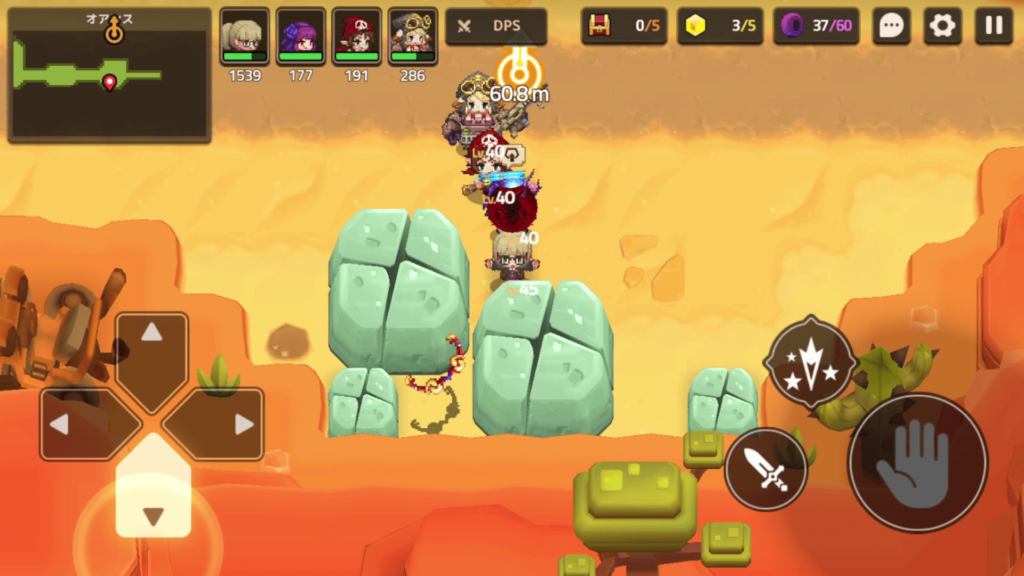This screenshot has height=576, width=1024.
Task: Open the oasis minimap
Action: pos(109,76)
